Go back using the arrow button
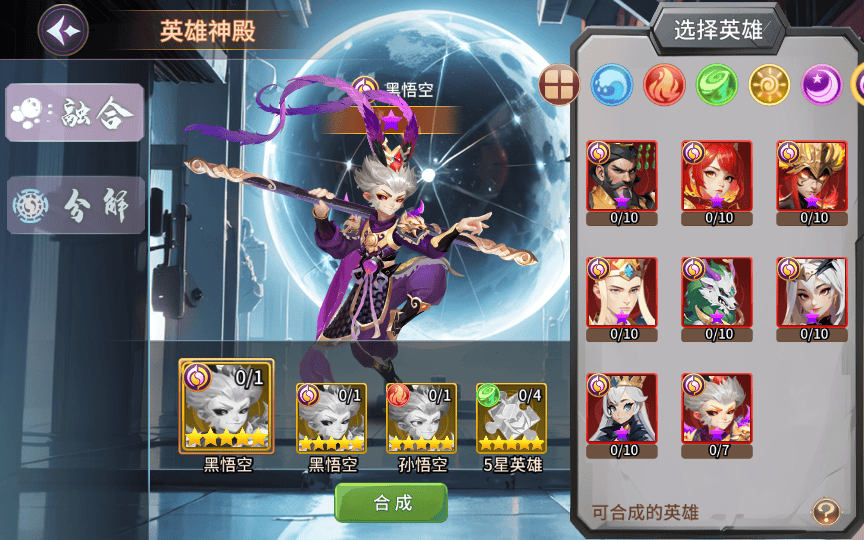The image size is (864, 540). [x=63, y=30]
